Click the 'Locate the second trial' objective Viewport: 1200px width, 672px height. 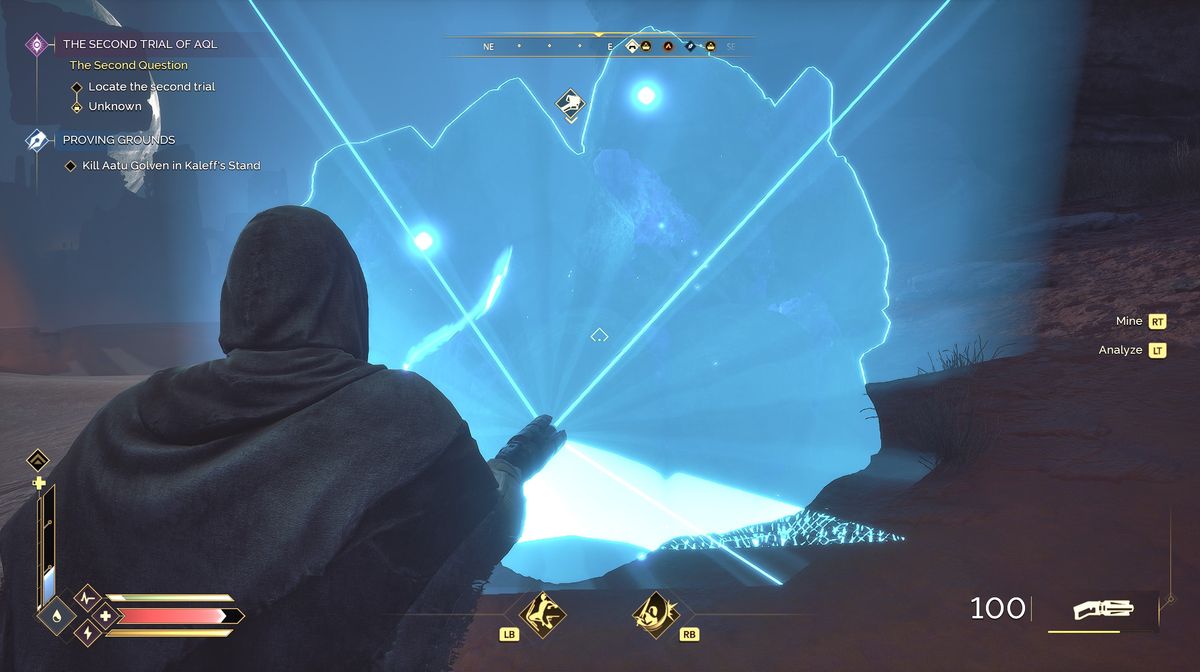[x=151, y=87]
